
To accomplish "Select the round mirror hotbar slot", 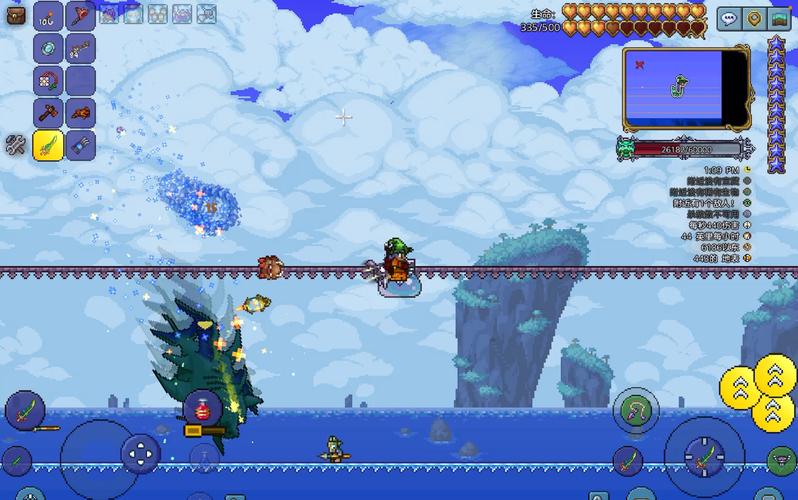I will pyautogui.click(x=49, y=47).
